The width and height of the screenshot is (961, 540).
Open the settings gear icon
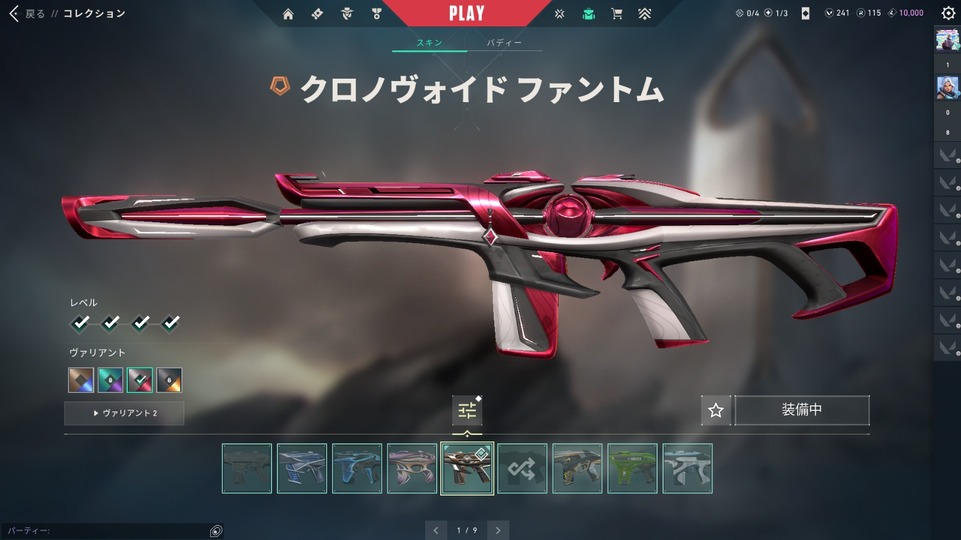[x=948, y=14]
